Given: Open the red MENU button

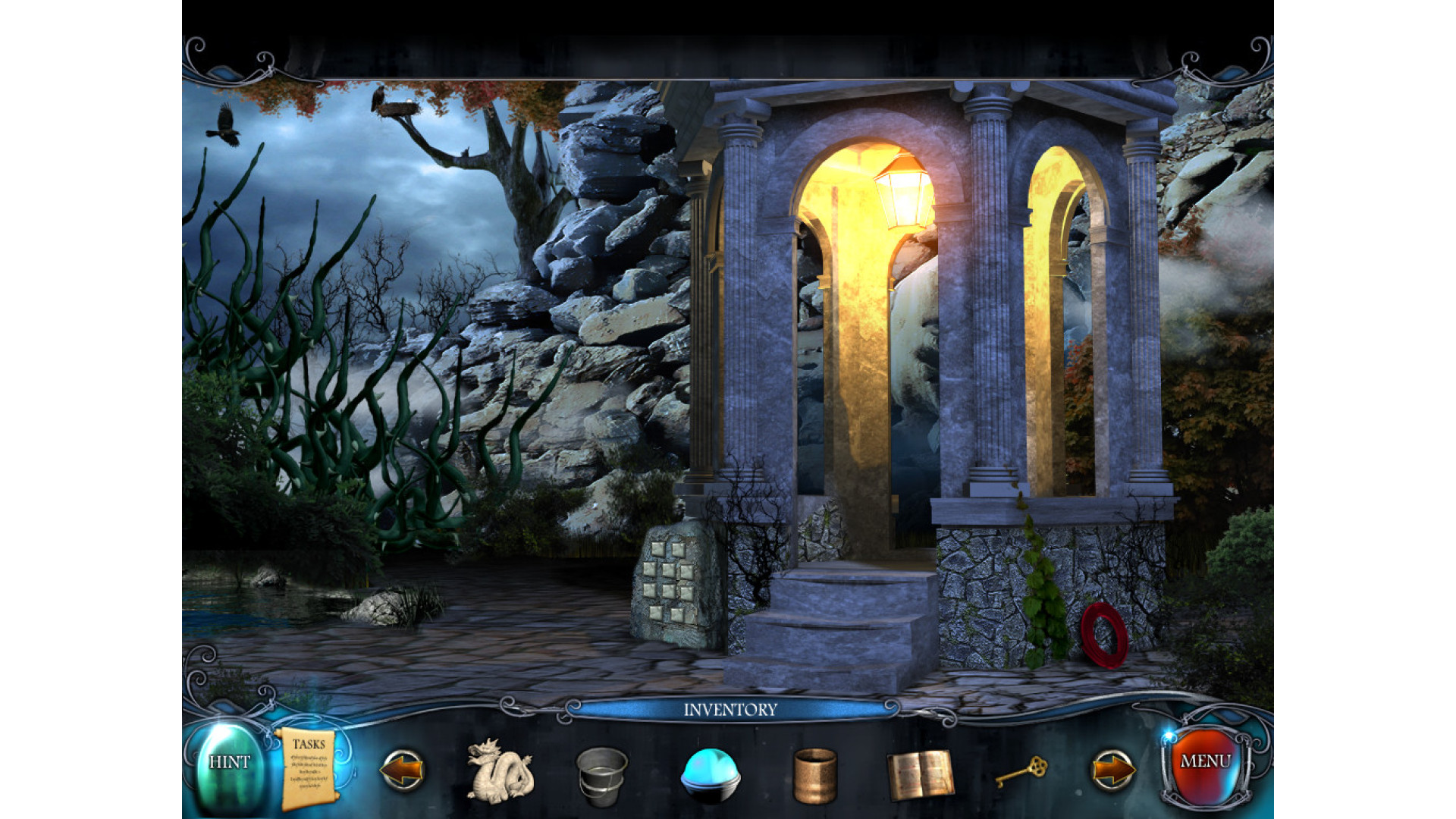Looking at the screenshot, I should [x=1204, y=763].
